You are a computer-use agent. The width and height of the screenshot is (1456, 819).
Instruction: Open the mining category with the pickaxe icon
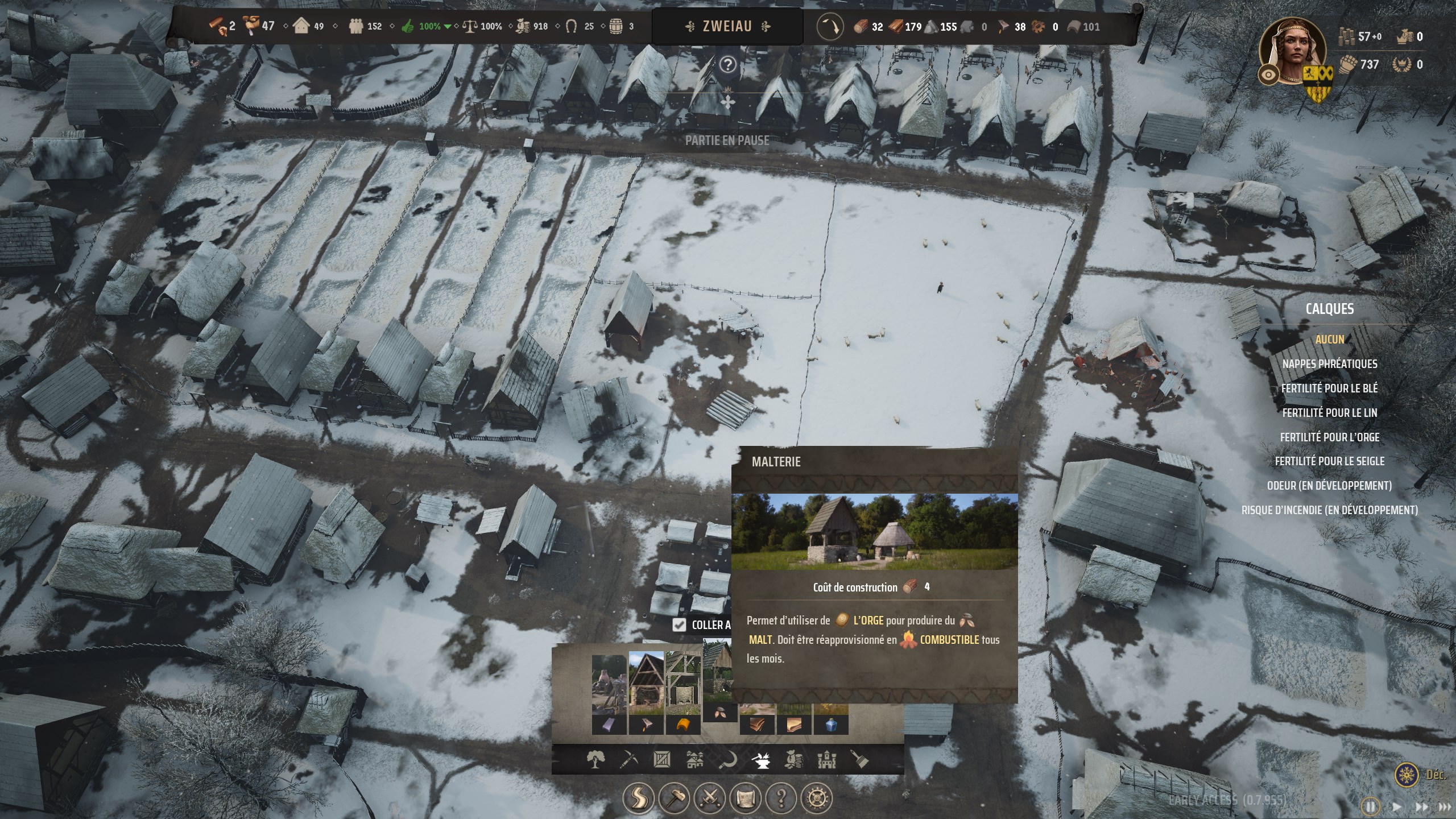pyautogui.click(x=628, y=759)
